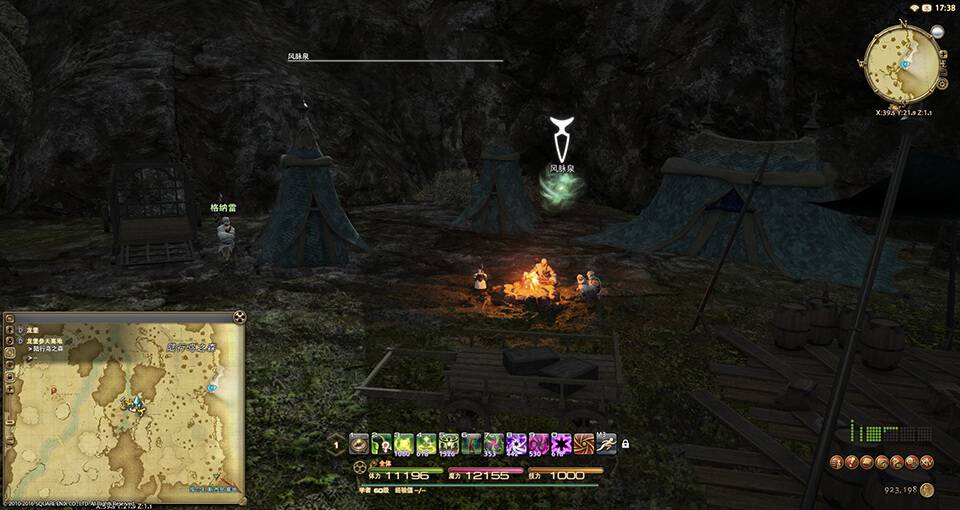Close the area map window
The width and height of the screenshot is (960, 510).
click(239, 318)
